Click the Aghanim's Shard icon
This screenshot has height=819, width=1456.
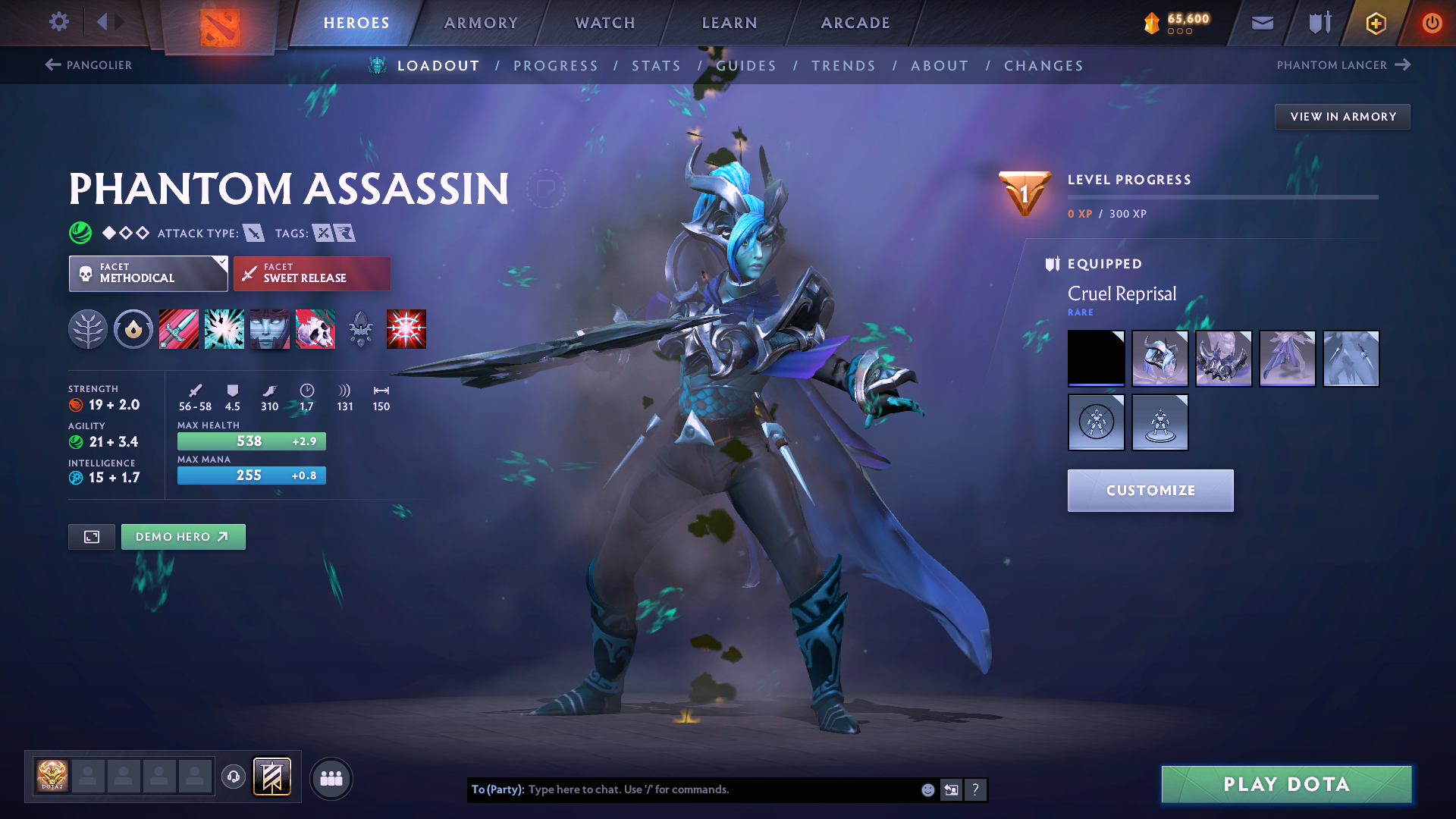point(361,329)
